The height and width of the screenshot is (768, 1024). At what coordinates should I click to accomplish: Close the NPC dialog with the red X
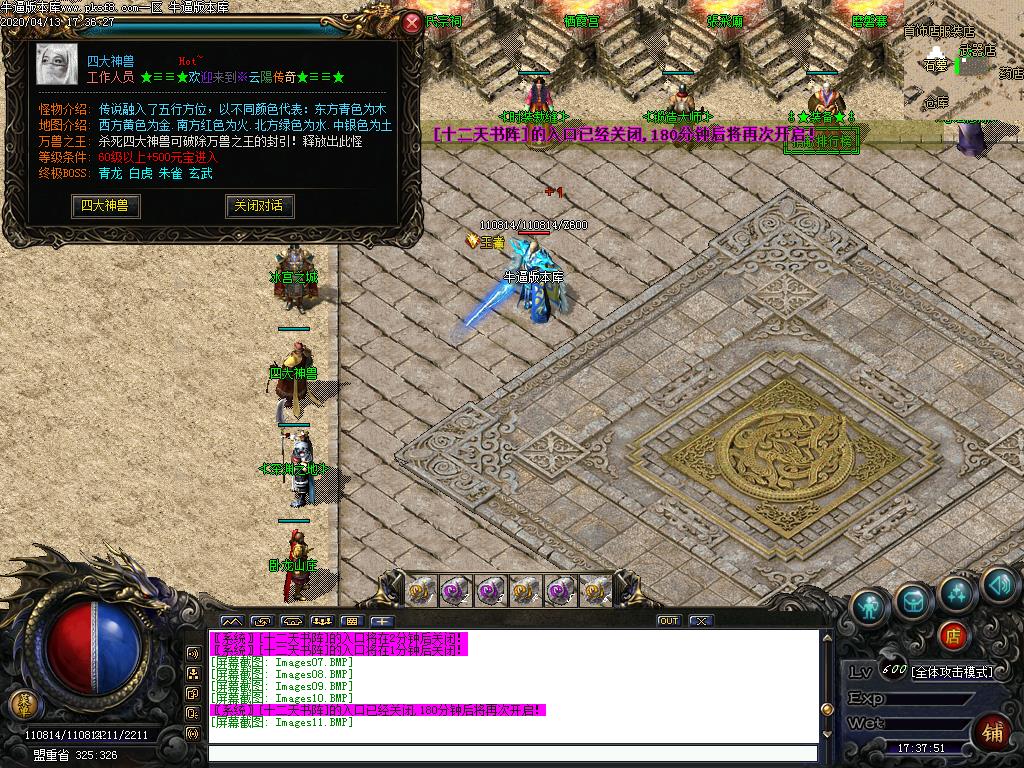click(x=411, y=24)
